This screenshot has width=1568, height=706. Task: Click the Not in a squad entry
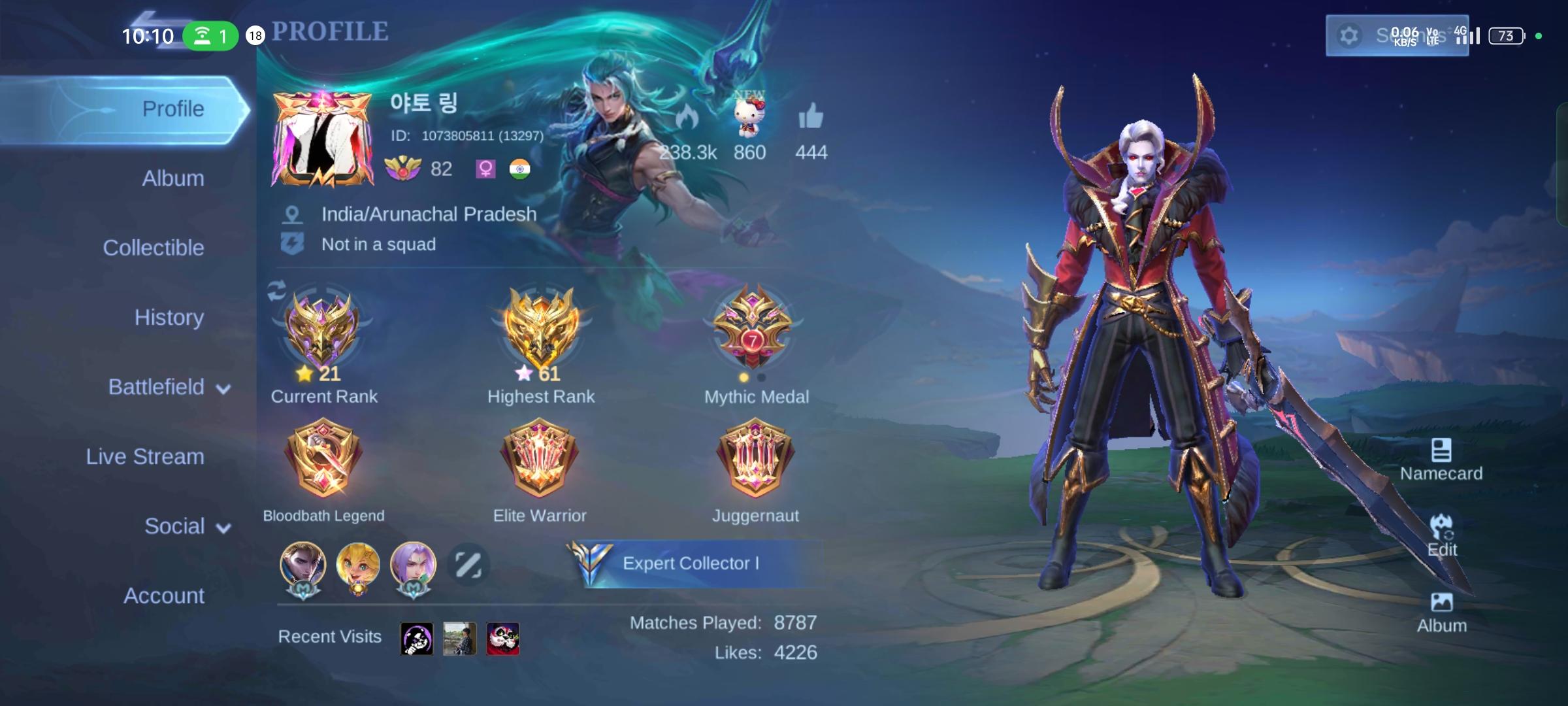[378, 244]
